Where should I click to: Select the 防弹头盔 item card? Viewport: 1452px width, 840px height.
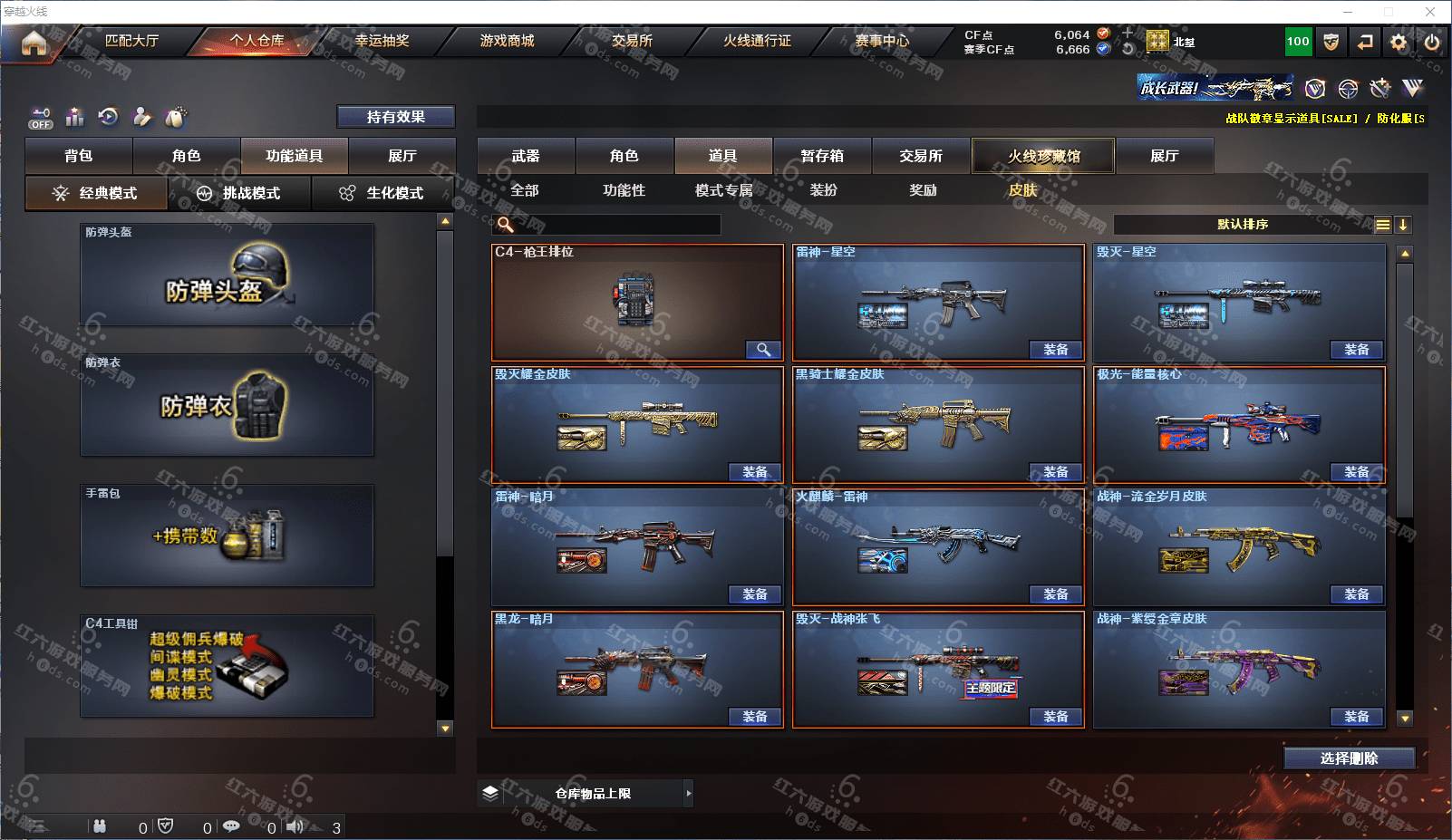(x=227, y=275)
